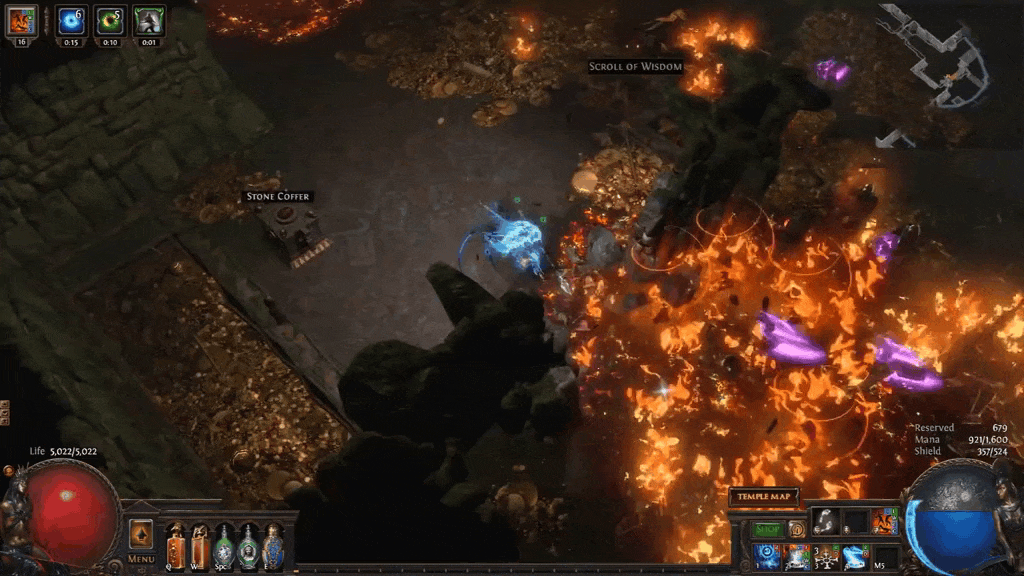This screenshot has height=576, width=1024.
Task: Click the green eye buff icon with 5 charges
Action: pyautogui.click(x=109, y=20)
